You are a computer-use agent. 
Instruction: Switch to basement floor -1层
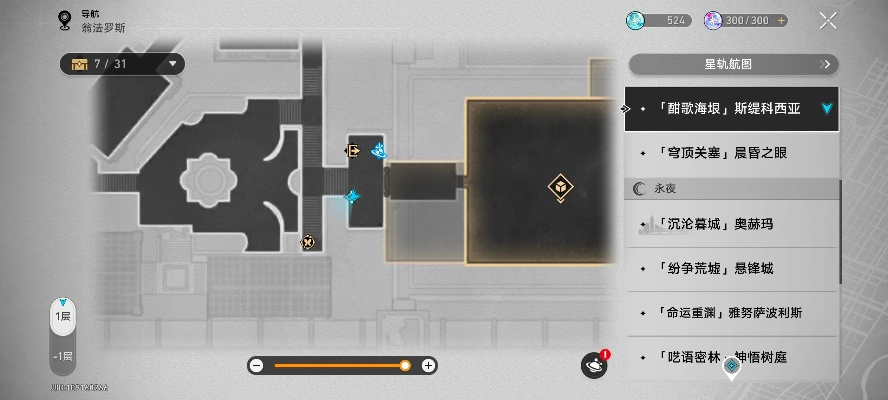(x=63, y=356)
